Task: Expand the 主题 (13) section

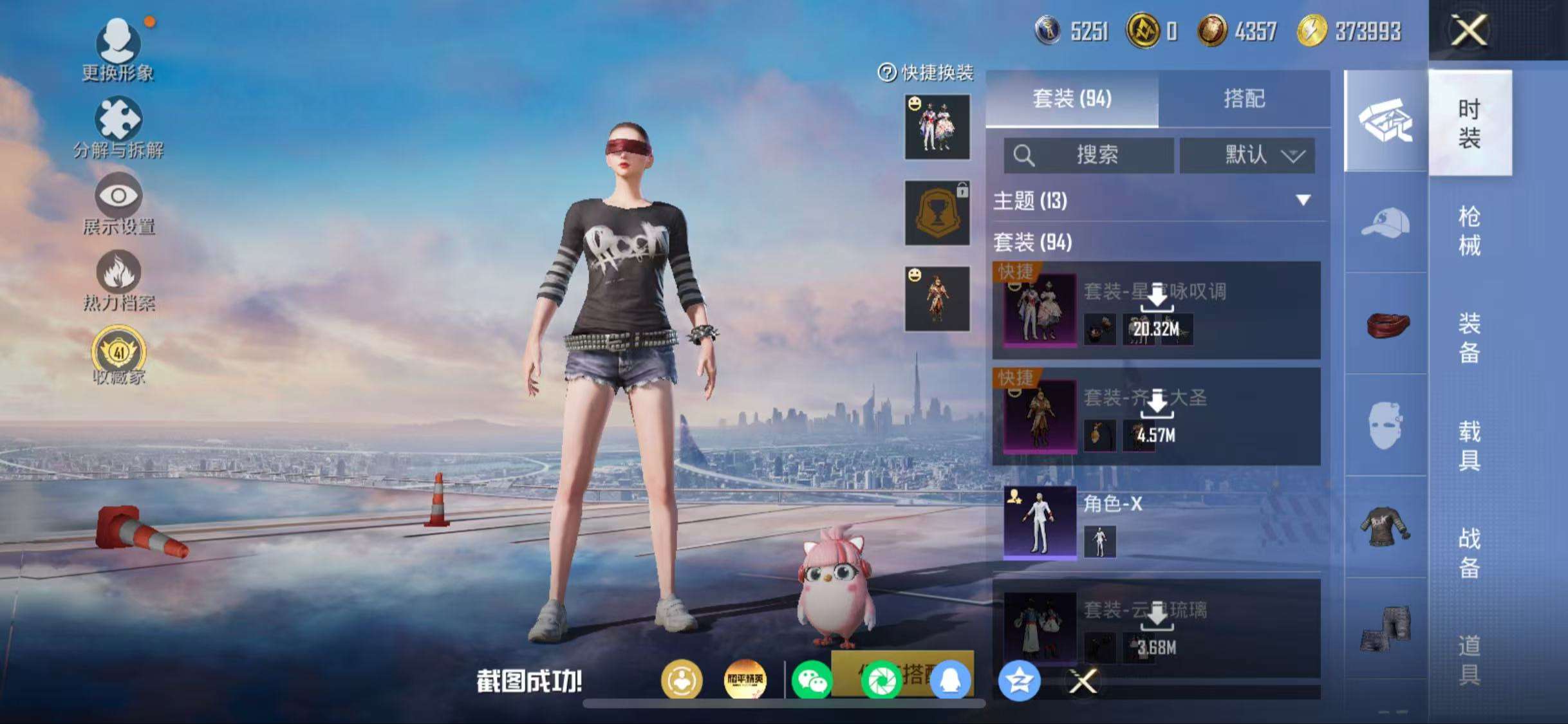Action: (x=1303, y=200)
